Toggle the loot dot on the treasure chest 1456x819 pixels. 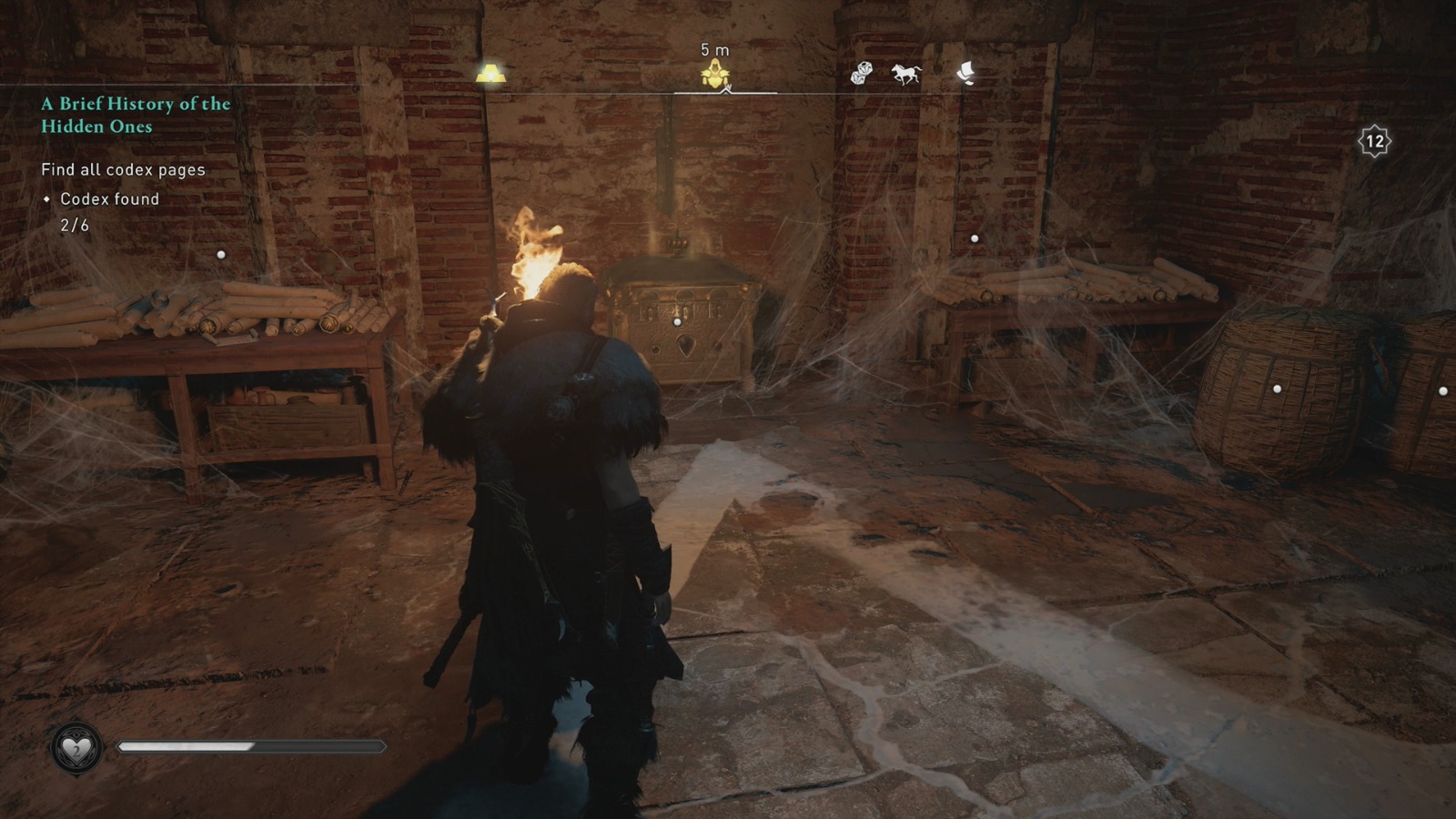tap(675, 319)
